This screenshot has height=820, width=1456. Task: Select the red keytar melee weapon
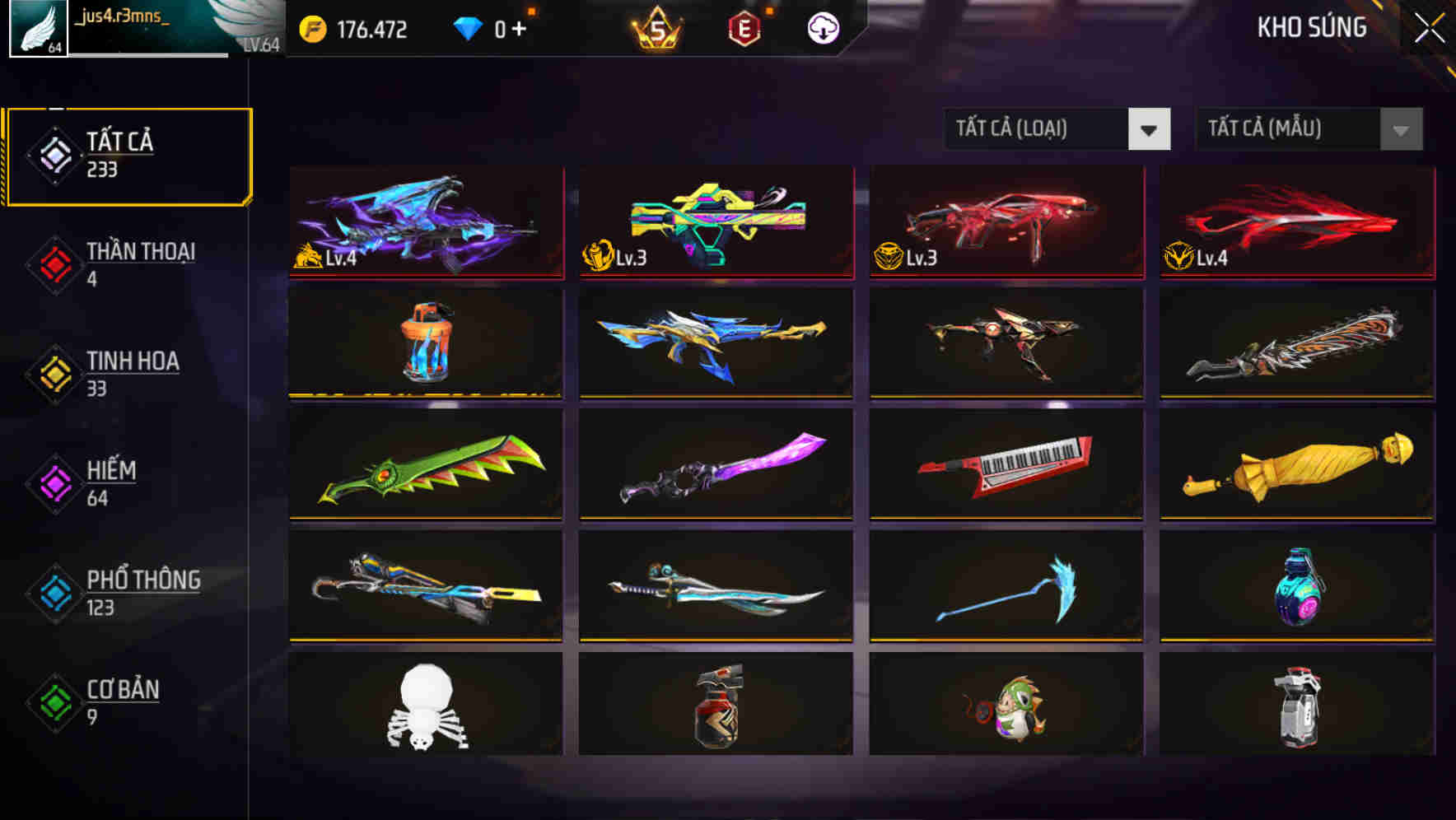pyautogui.click(x=1005, y=465)
